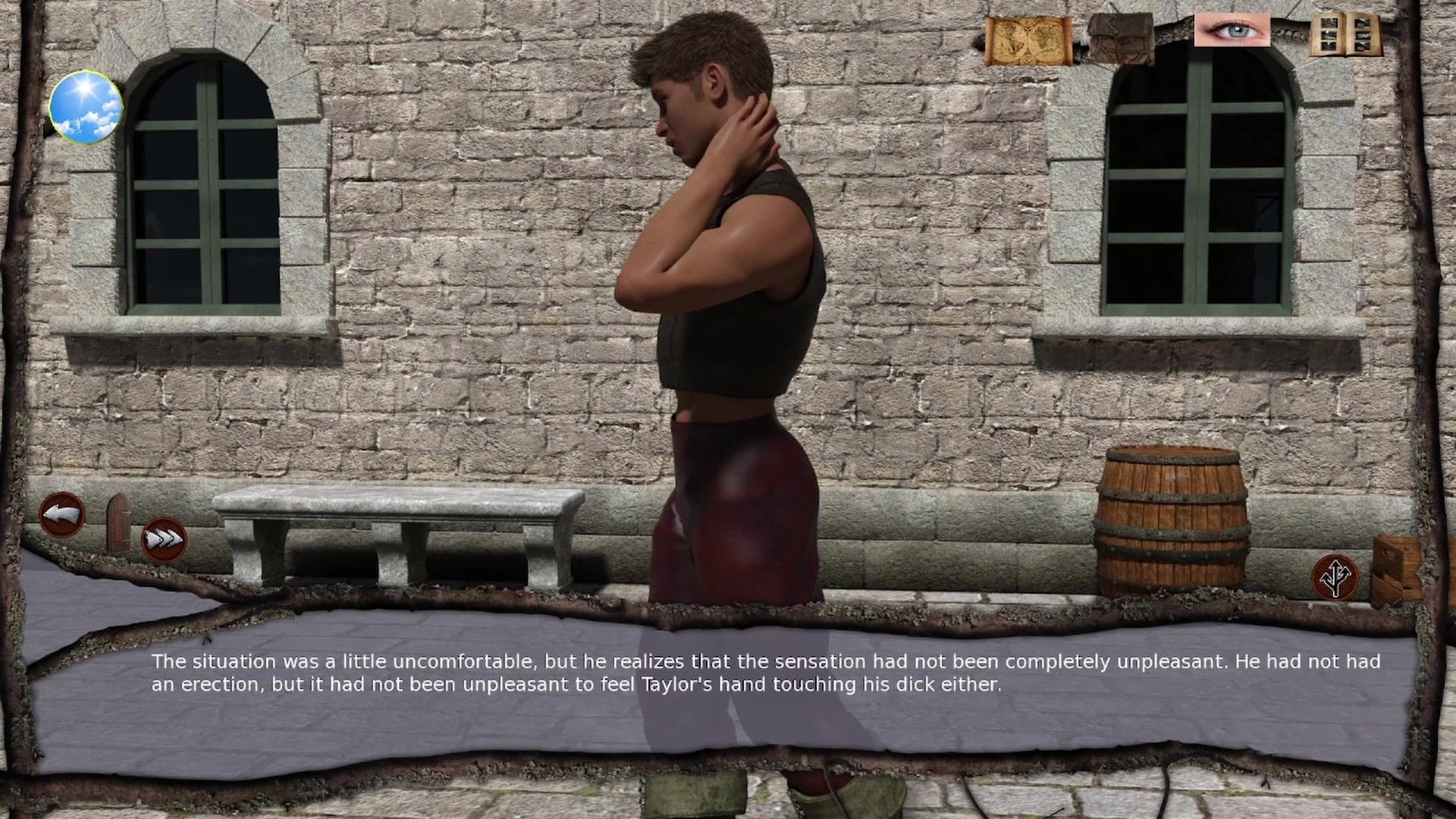
Task: Fast-forward with the triple arrow button
Action: point(164,539)
